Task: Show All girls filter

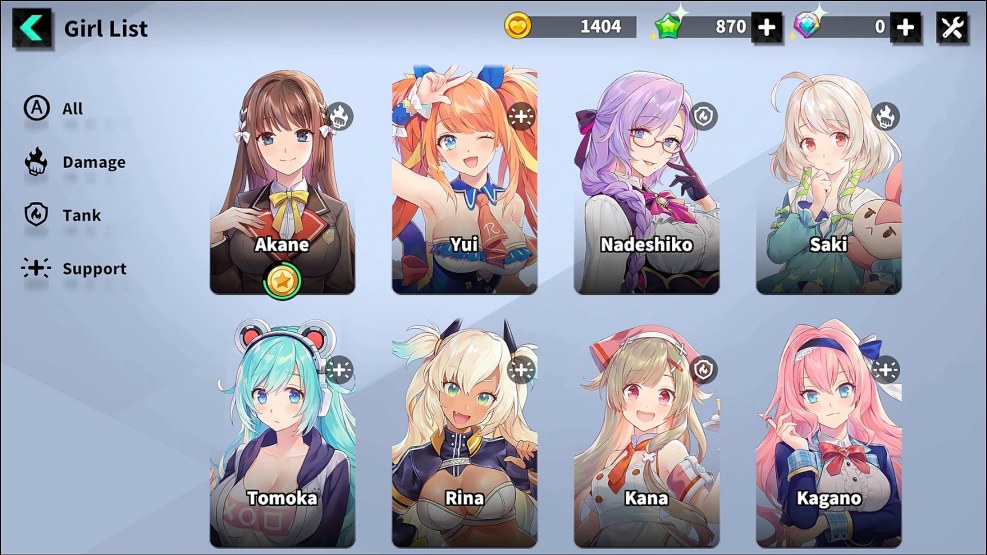Action: pyautogui.click(x=55, y=108)
